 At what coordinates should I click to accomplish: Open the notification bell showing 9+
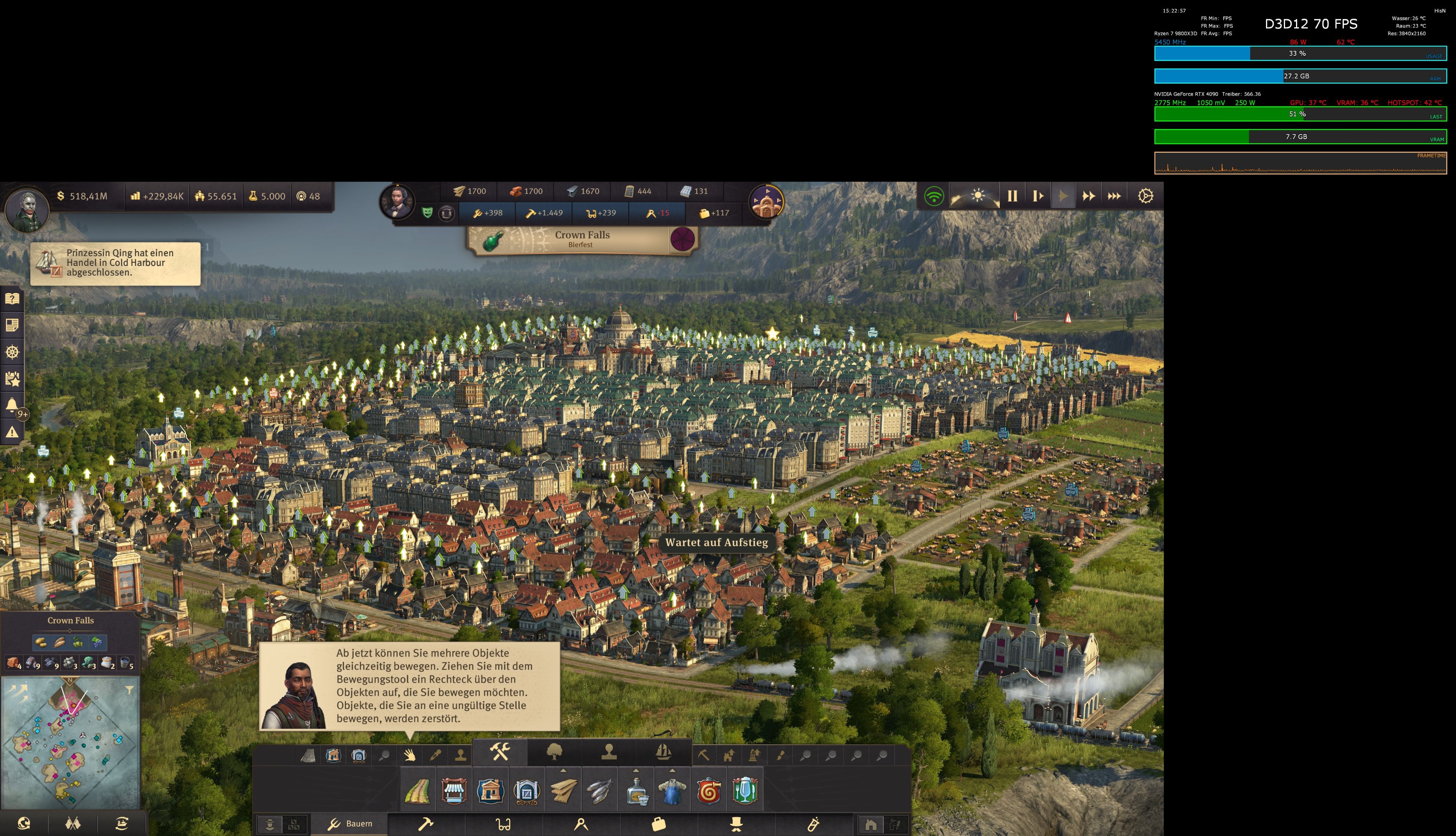tap(13, 405)
